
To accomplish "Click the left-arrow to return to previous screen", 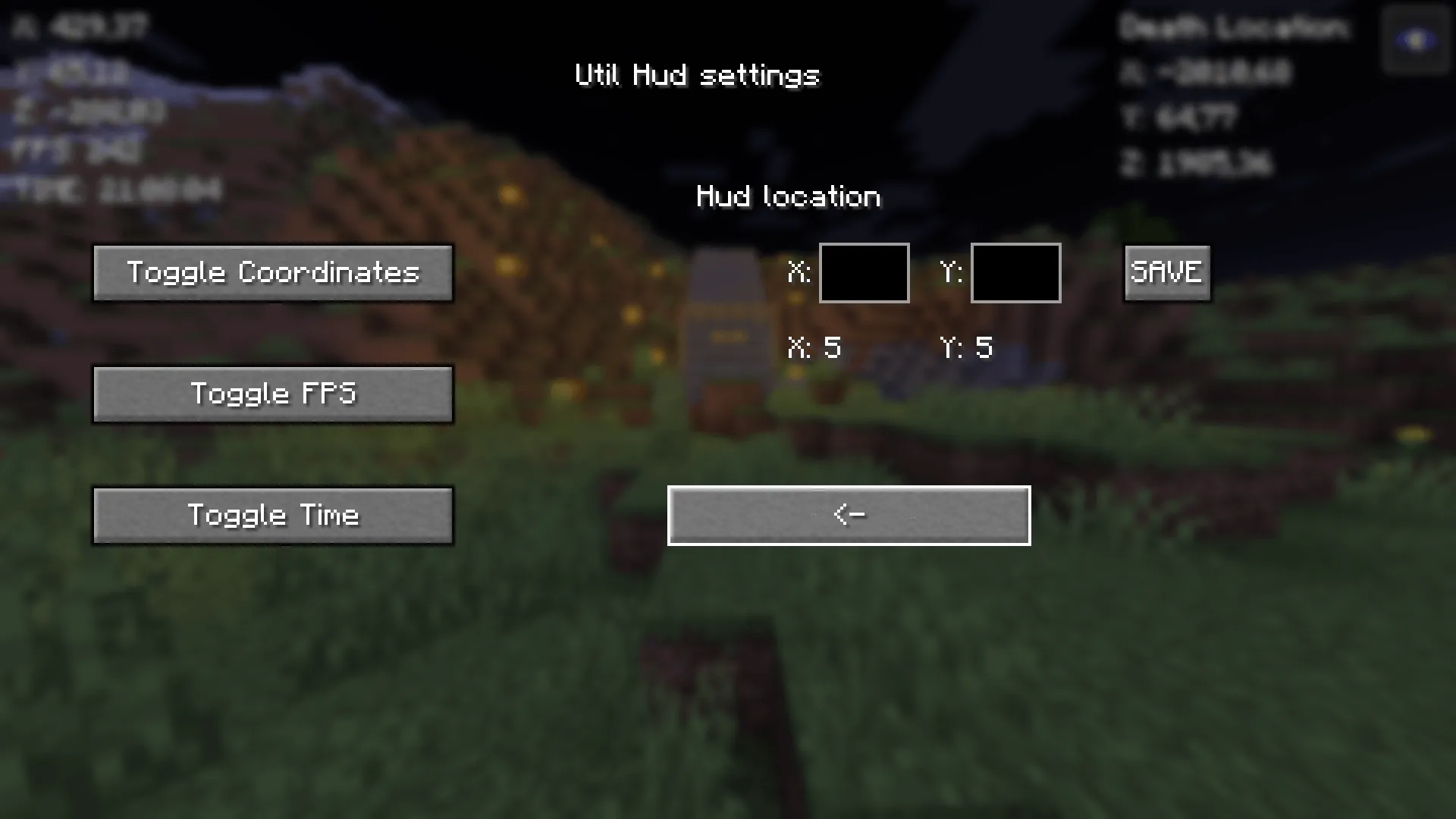I will point(849,515).
